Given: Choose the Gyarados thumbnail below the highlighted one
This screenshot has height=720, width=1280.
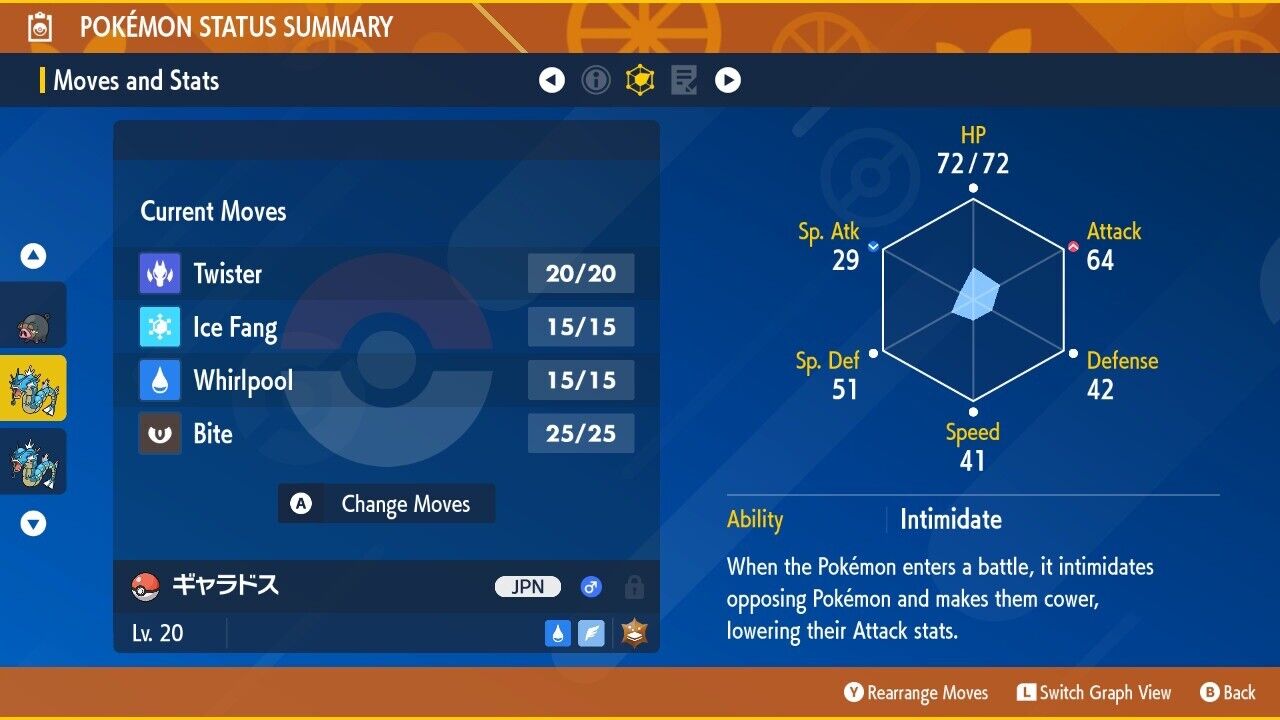Looking at the screenshot, I should click(33, 462).
